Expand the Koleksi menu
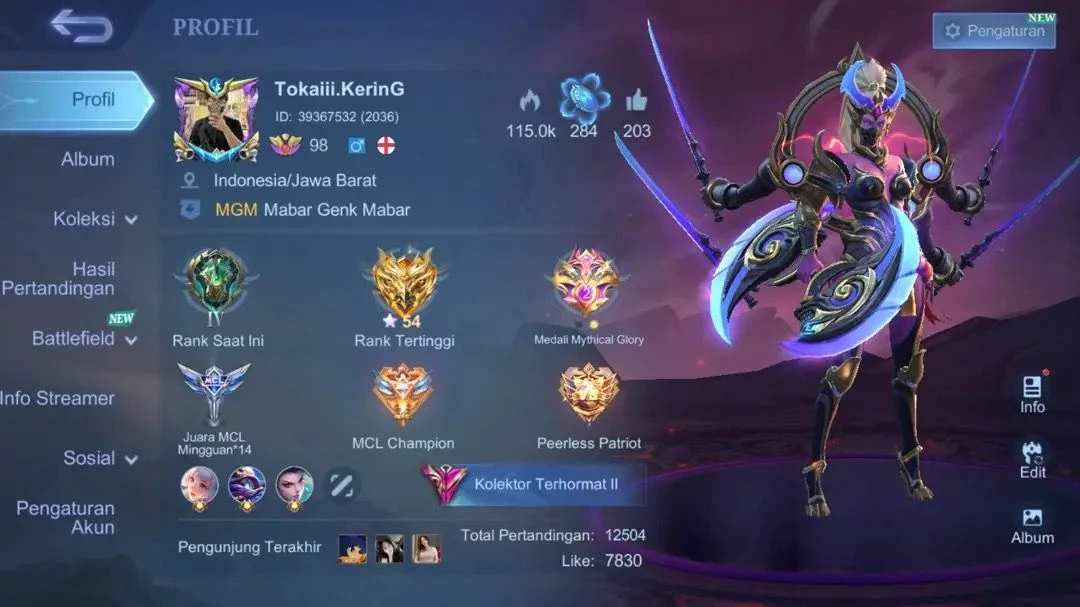This screenshot has width=1080, height=607. coord(94,219)
